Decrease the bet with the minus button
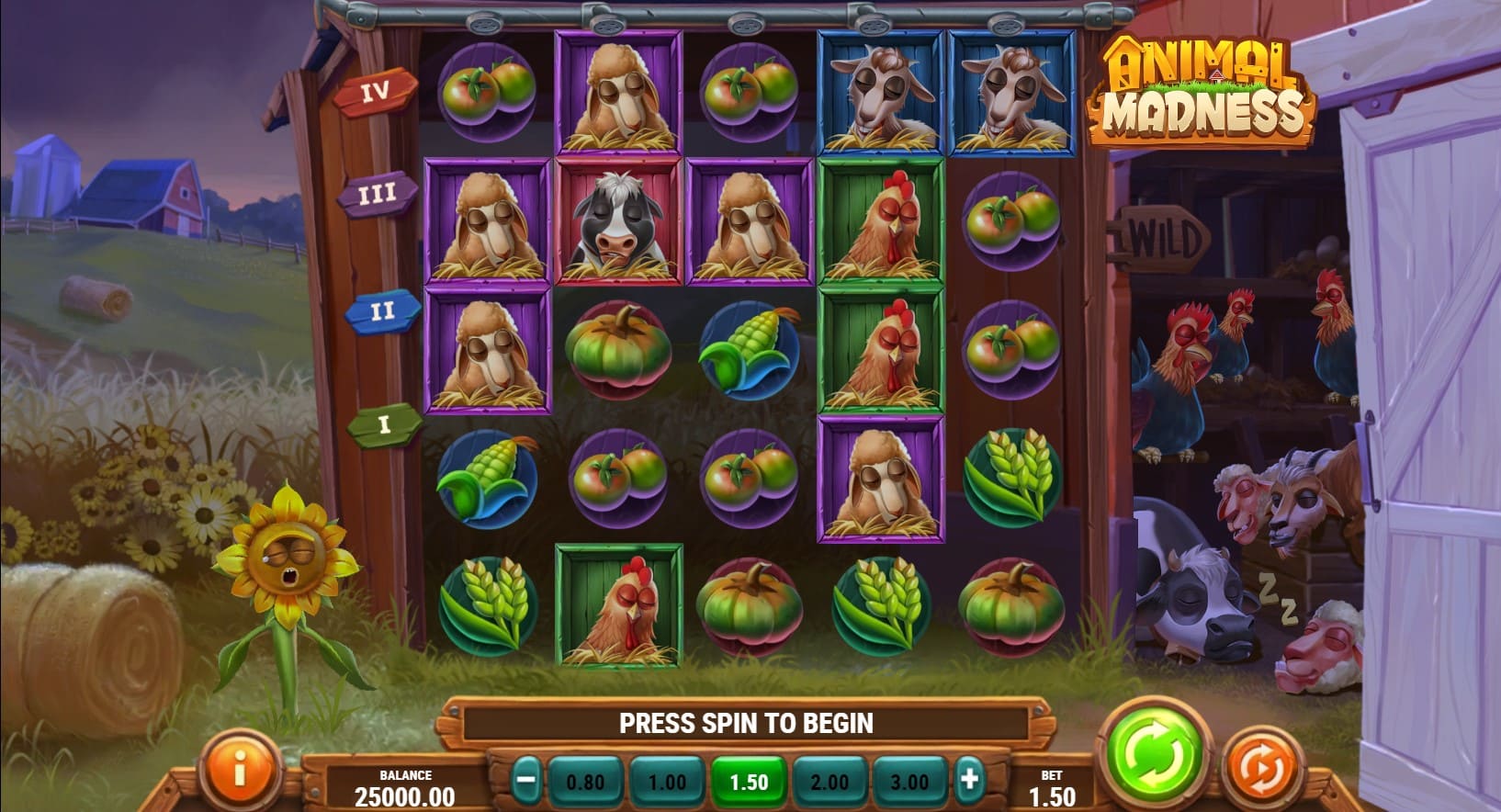Image resolution: width=1501 pixels, height=812 pixels. click(x=526, y=782)
